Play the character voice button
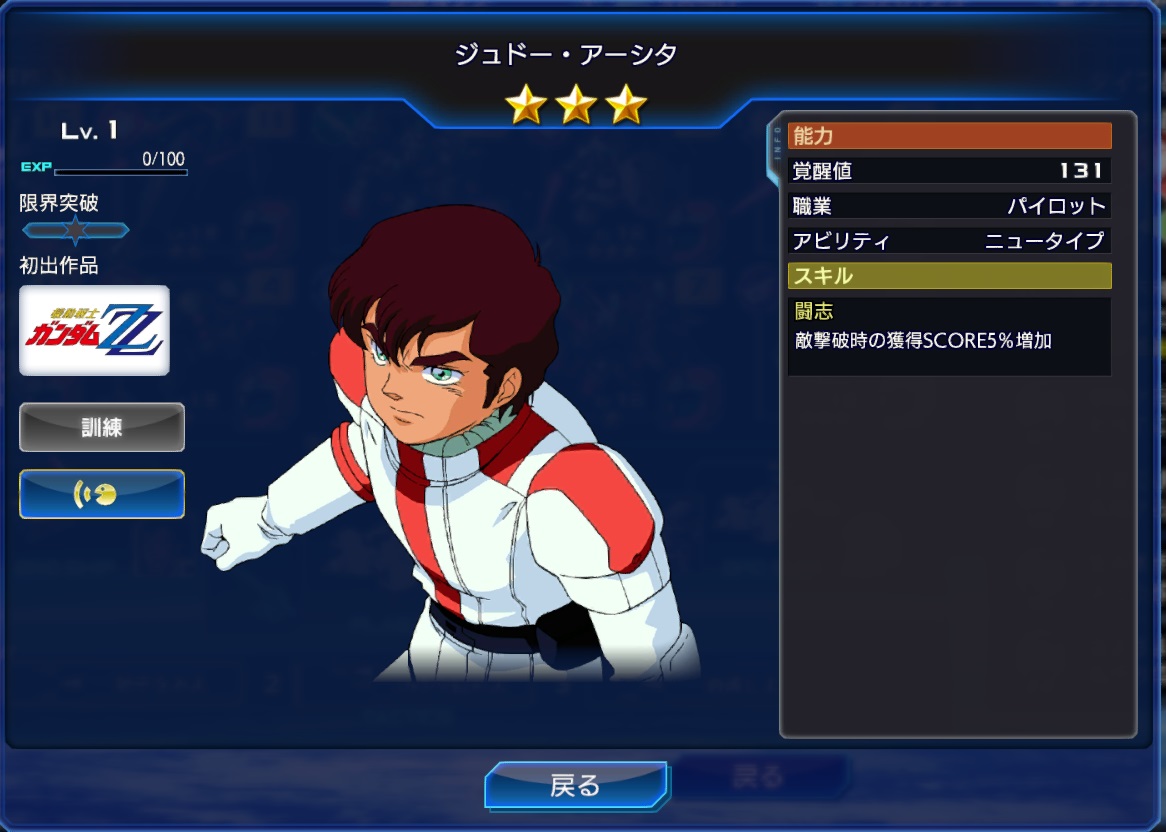Viewport: 1166px width, 832px height. [102, 494]
